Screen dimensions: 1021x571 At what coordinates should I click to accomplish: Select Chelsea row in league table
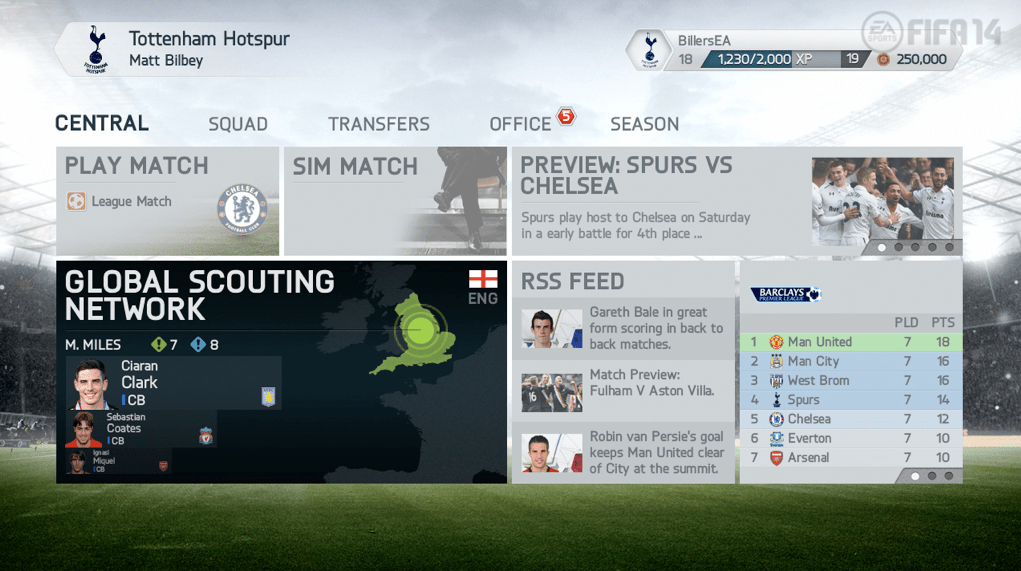point(850,419)
